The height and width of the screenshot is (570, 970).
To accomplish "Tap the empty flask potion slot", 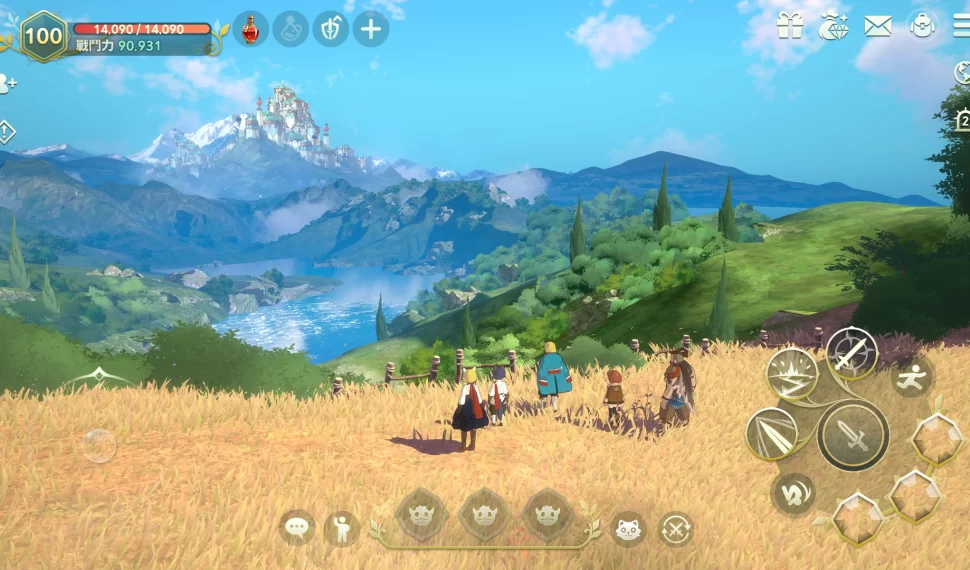I will (291, 29).
